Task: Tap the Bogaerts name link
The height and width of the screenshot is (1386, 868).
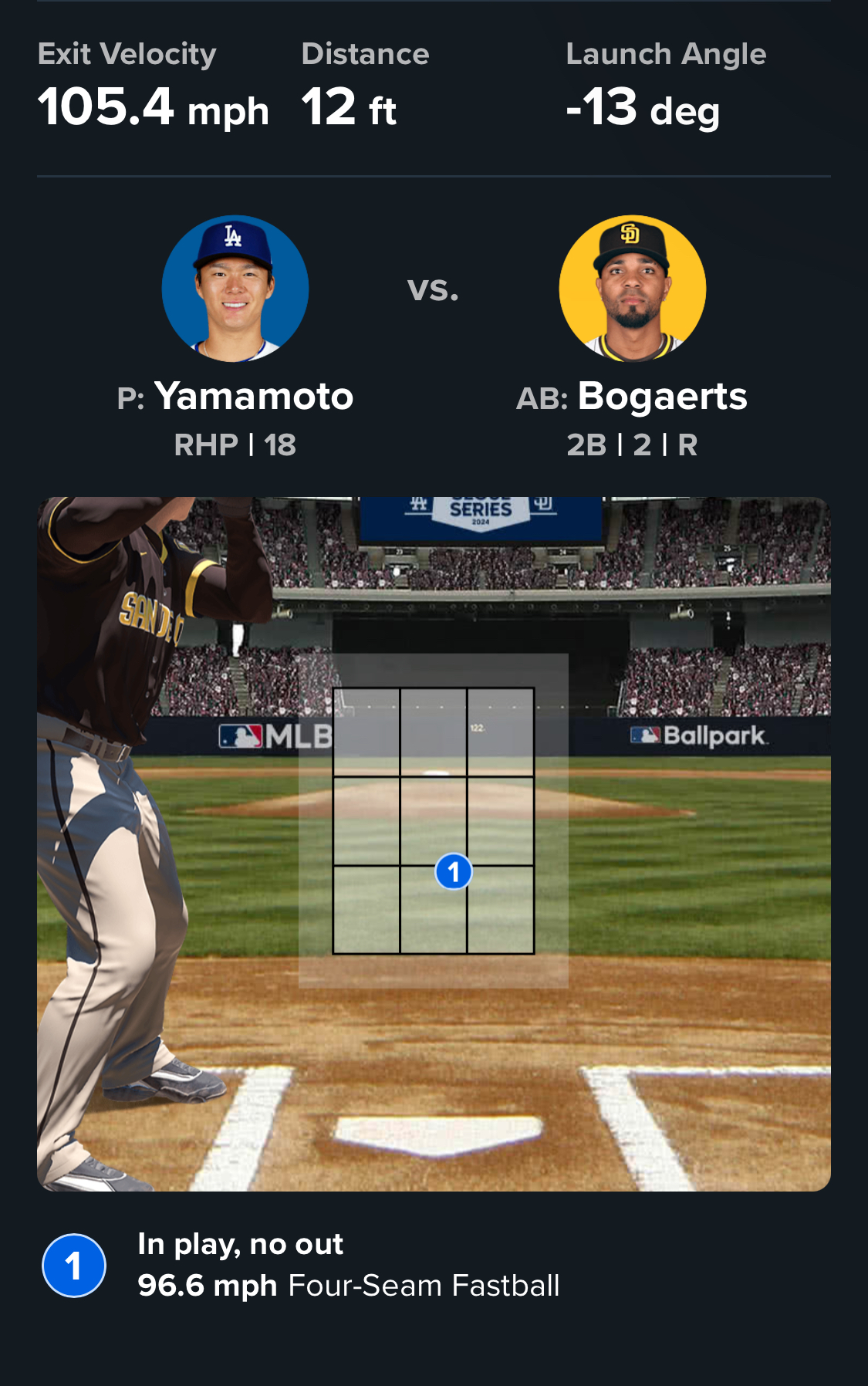Action: coord(662,397)
